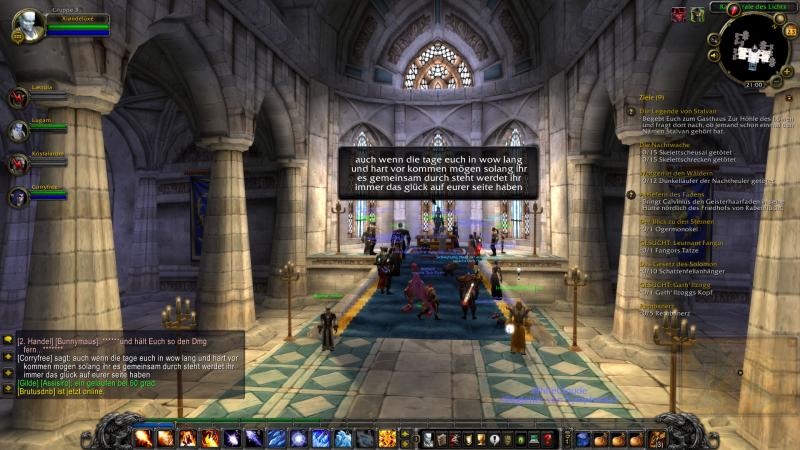Cast the first fire spell on the action bar
Image resolution: width=800 pixels, height=450 pixels.
pos(143,438)
